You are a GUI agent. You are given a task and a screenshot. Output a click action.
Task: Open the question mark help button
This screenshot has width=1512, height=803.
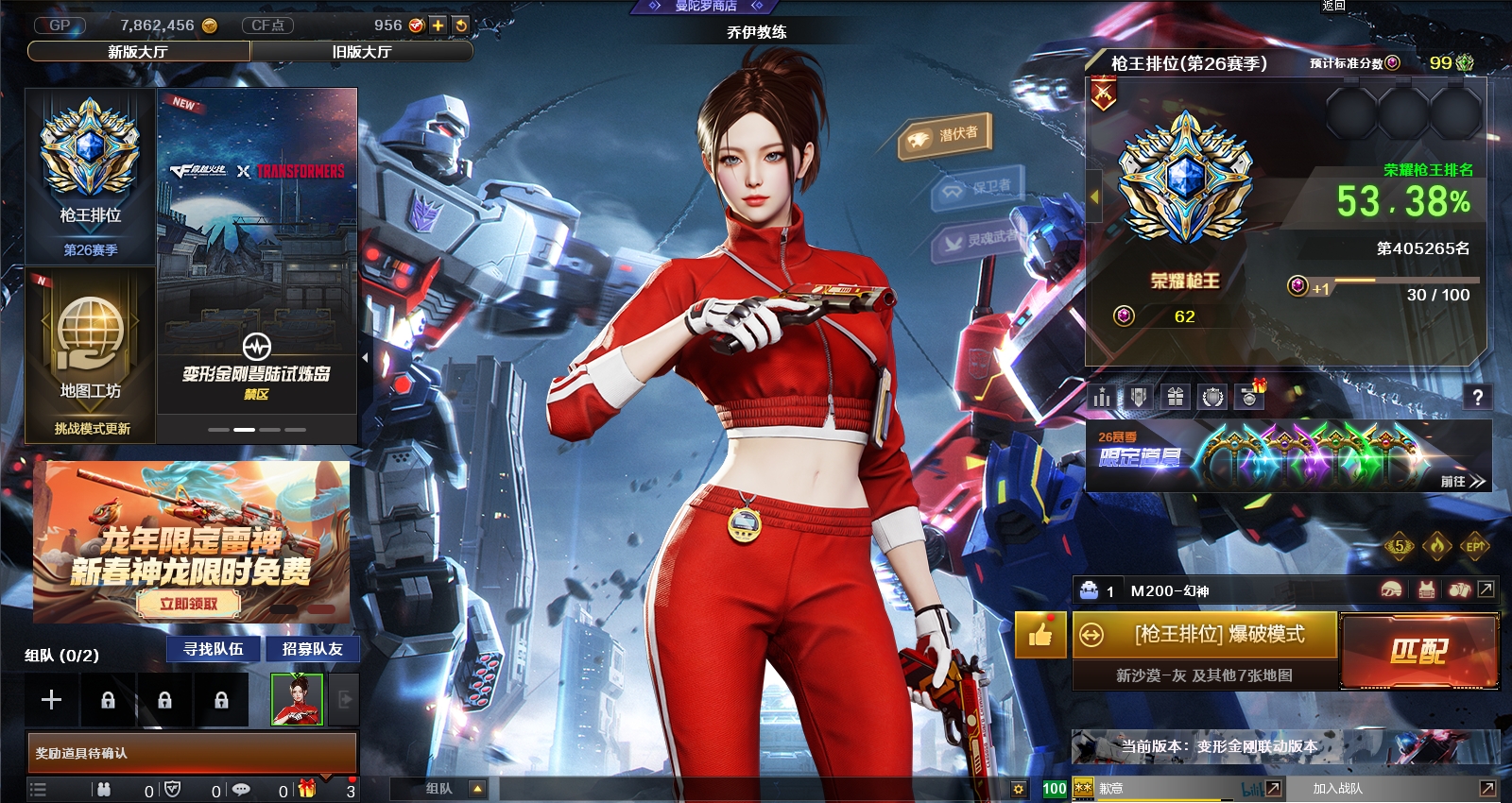click(x=1477, y=398)
